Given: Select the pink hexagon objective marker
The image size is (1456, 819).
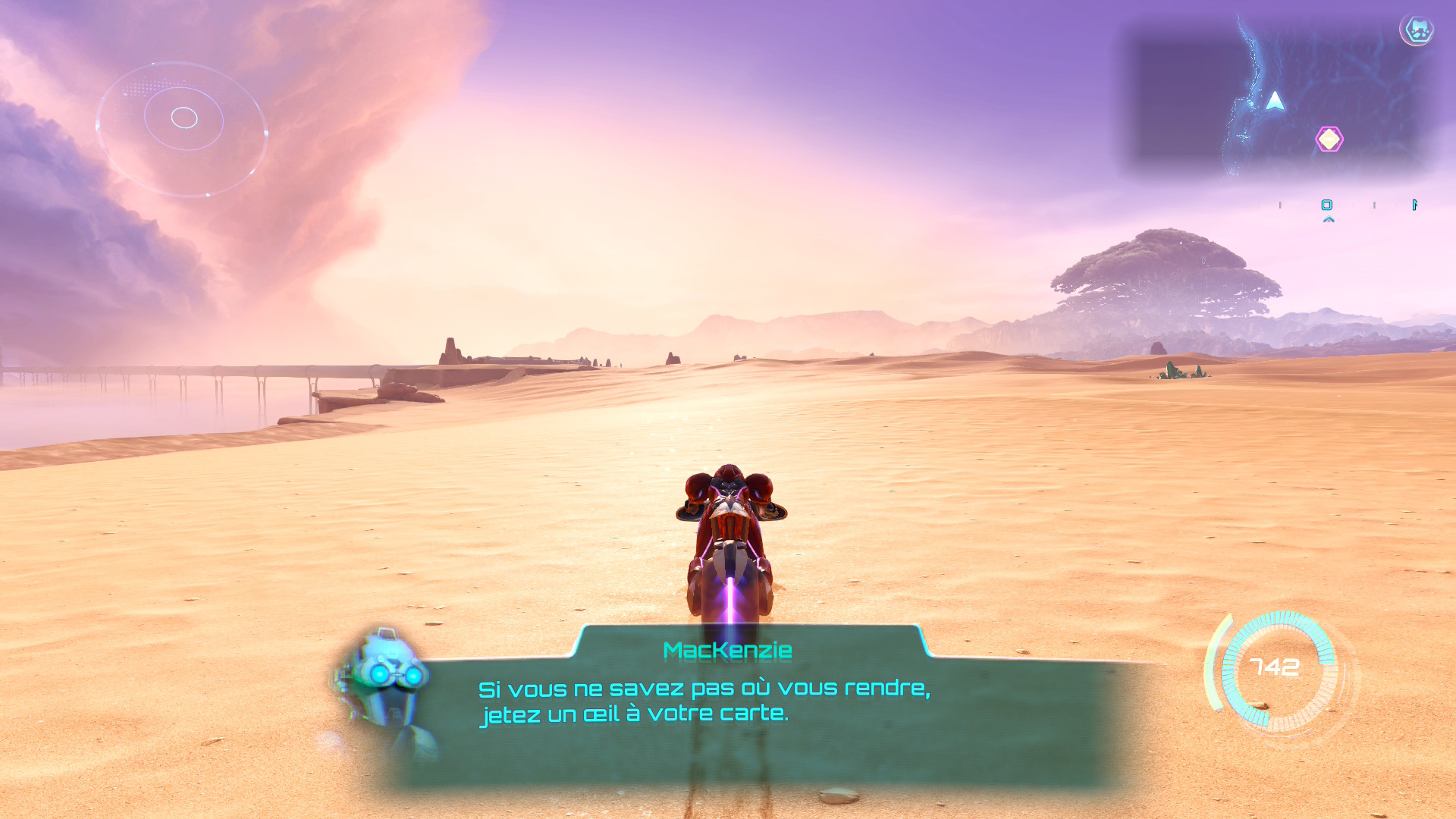Looking at the screenshot, I should 1329,140.
